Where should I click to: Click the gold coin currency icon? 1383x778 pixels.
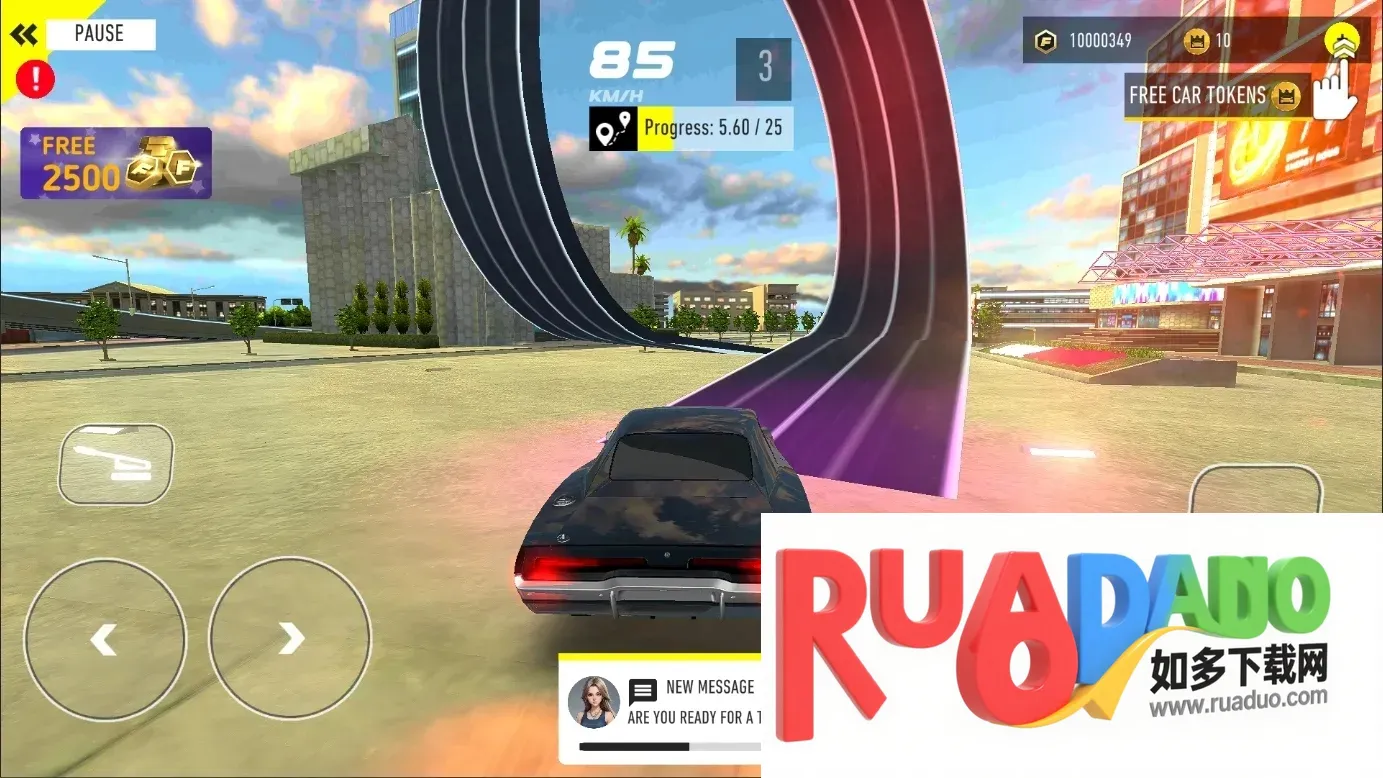1046,42
